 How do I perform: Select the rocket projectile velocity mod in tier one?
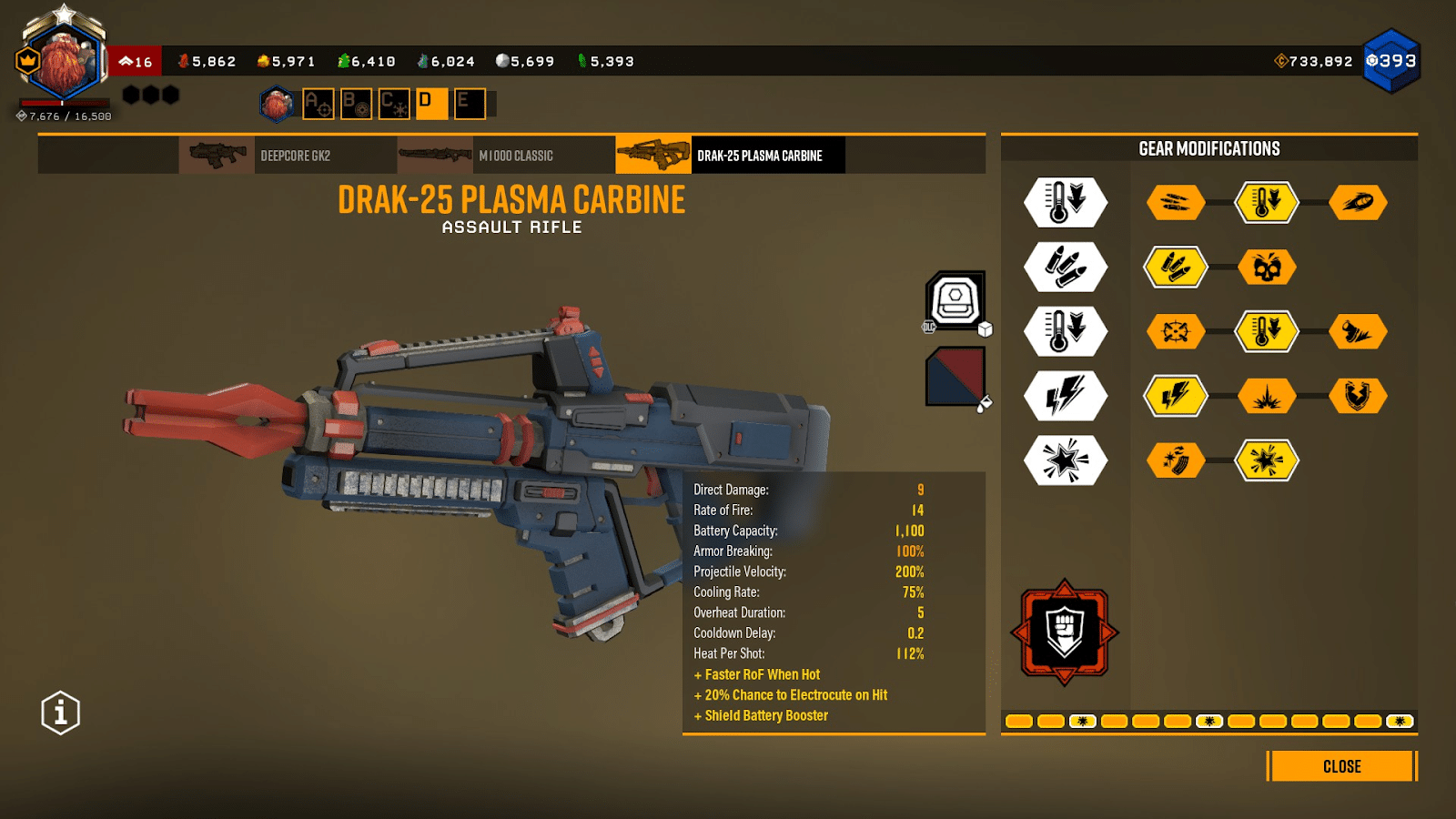click(x=1359, y=202)
